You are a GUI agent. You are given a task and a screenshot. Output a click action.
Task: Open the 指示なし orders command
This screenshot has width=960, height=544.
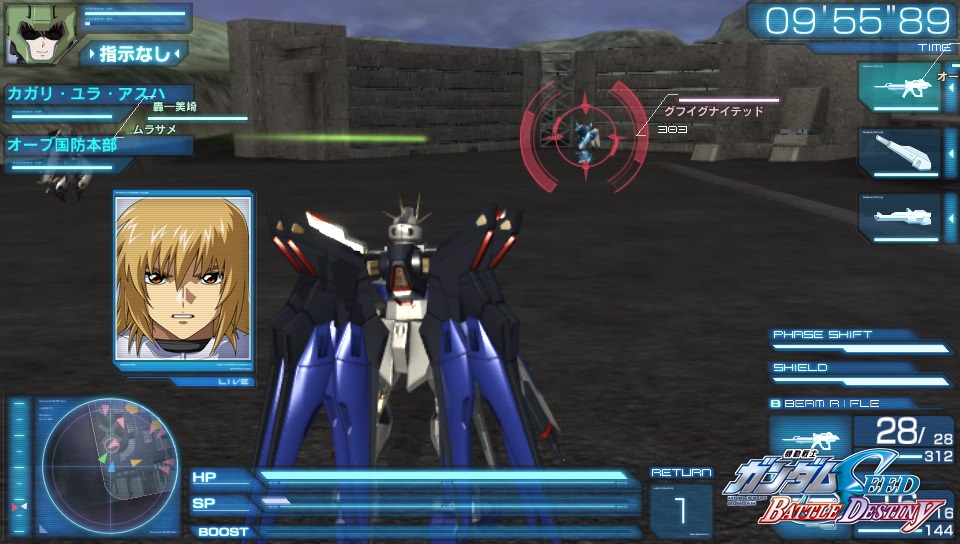[x=134, y=52]
